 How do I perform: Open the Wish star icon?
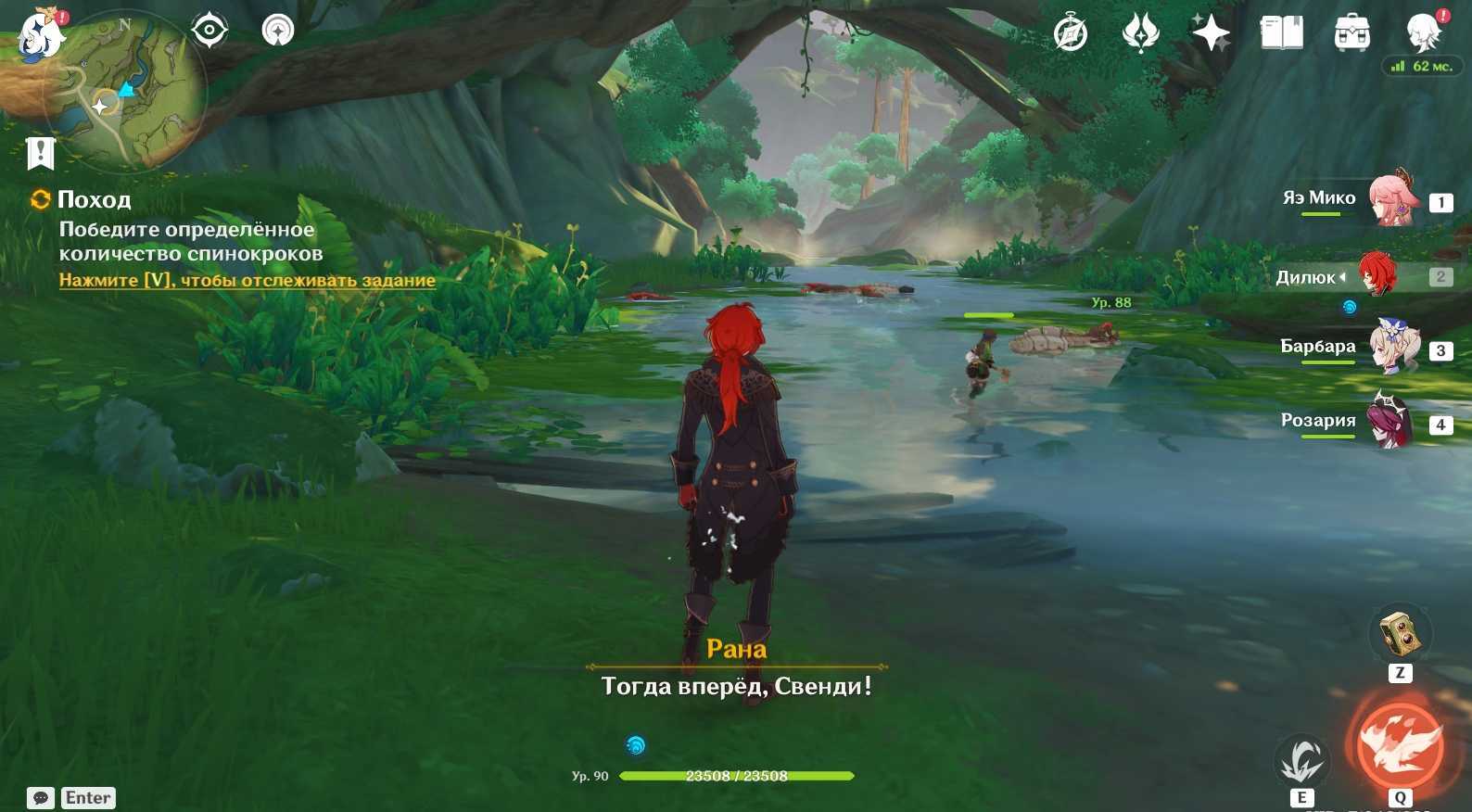pyautogui.click(x=1211, y=33)
